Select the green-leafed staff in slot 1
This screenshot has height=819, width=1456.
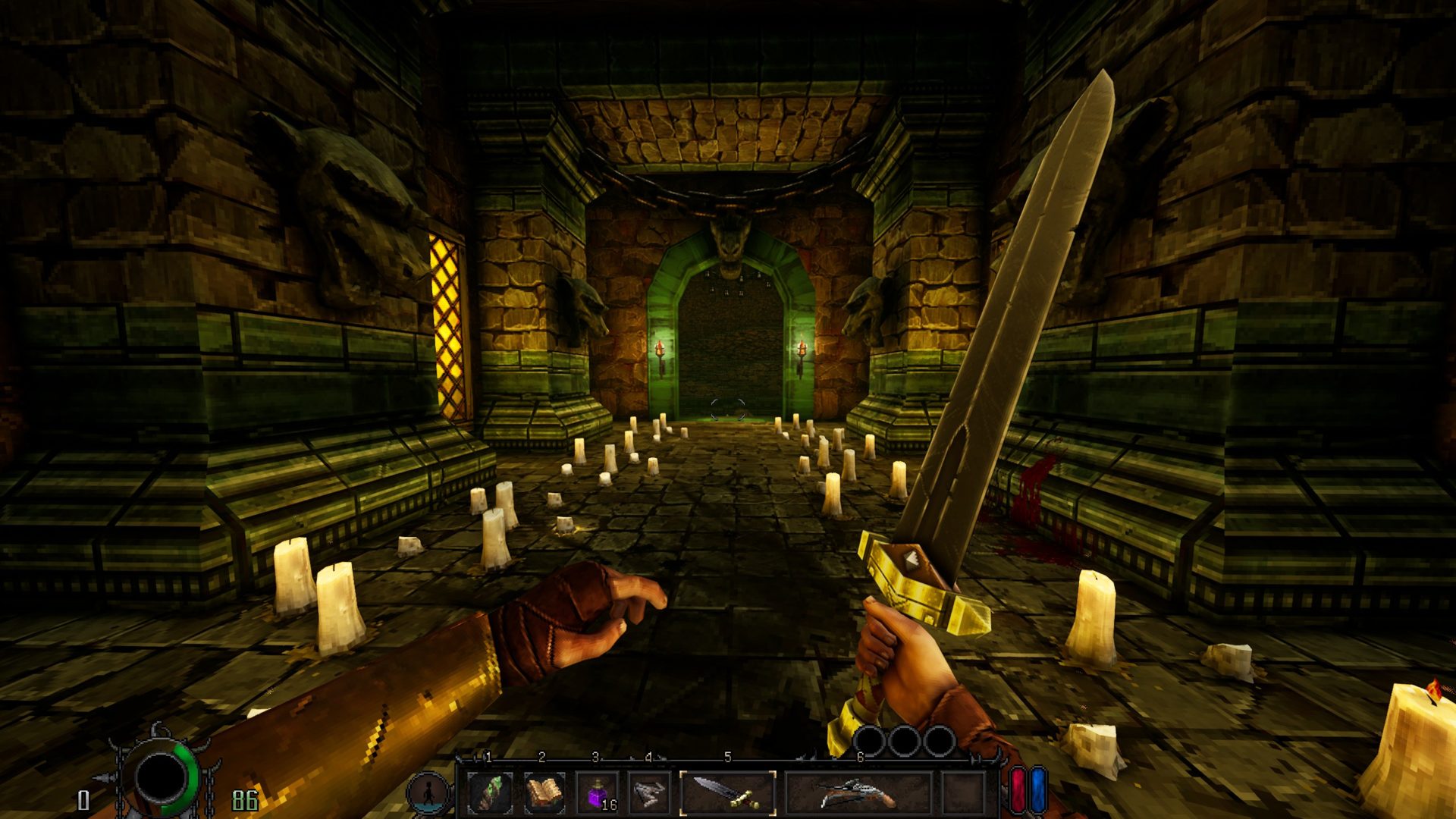(489, 793)
